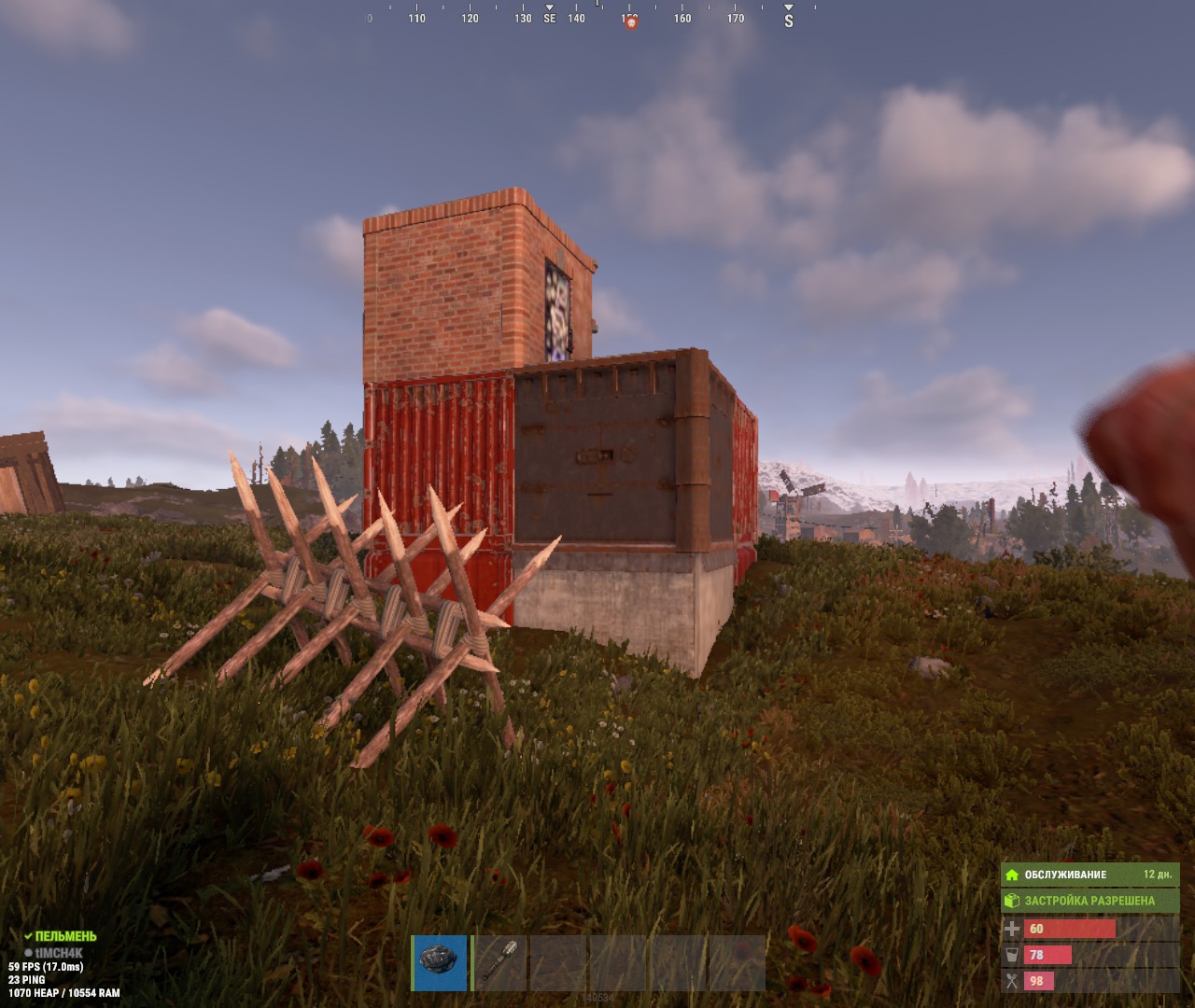This screenshot has width=1195, height=1008.
Task: Click the ЗАСТРОЙКА РАЗРЕШЕНА building status
Action: point(1090,901)
